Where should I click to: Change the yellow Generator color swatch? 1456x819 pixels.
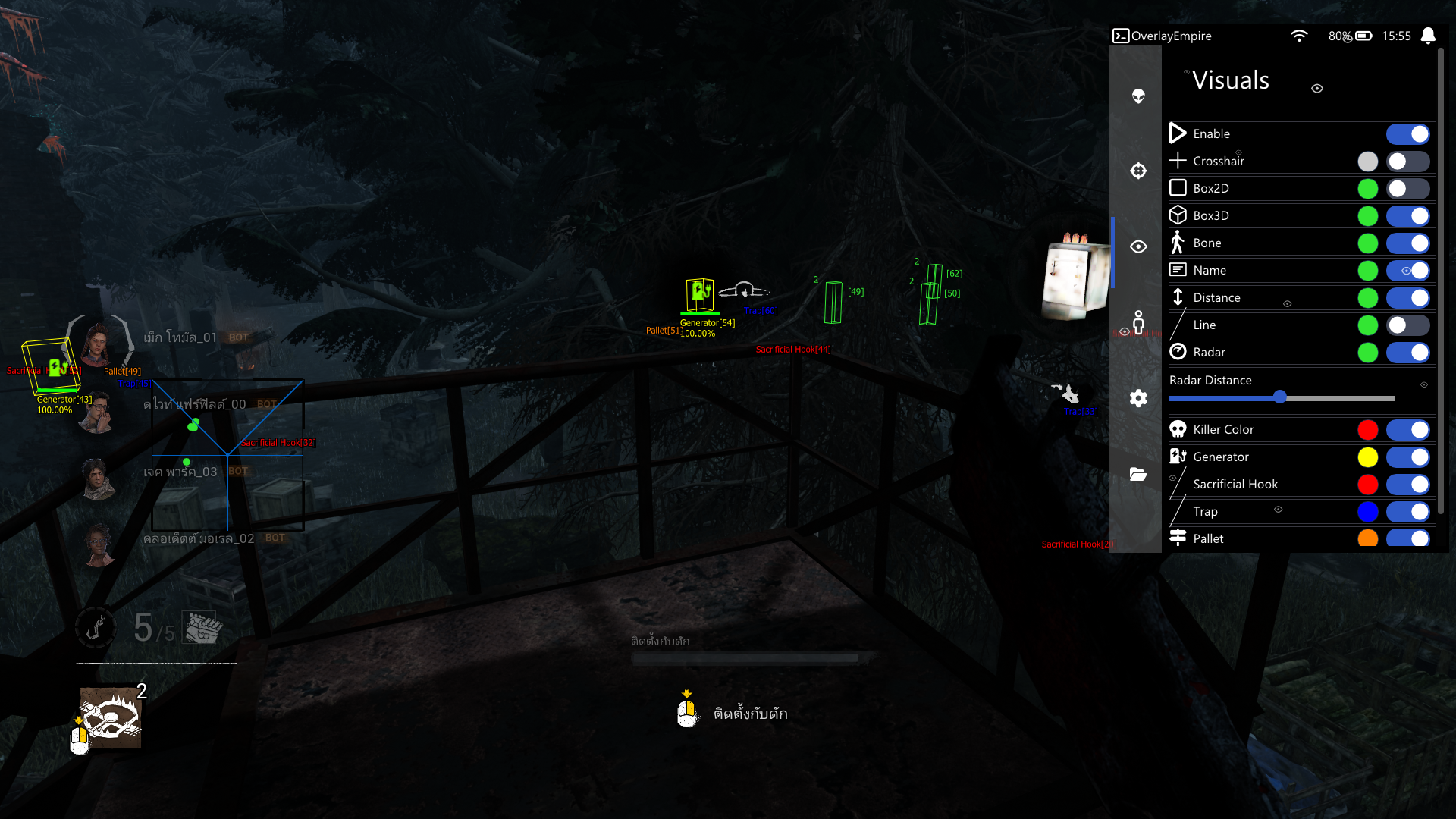[x=1367, y=457]
